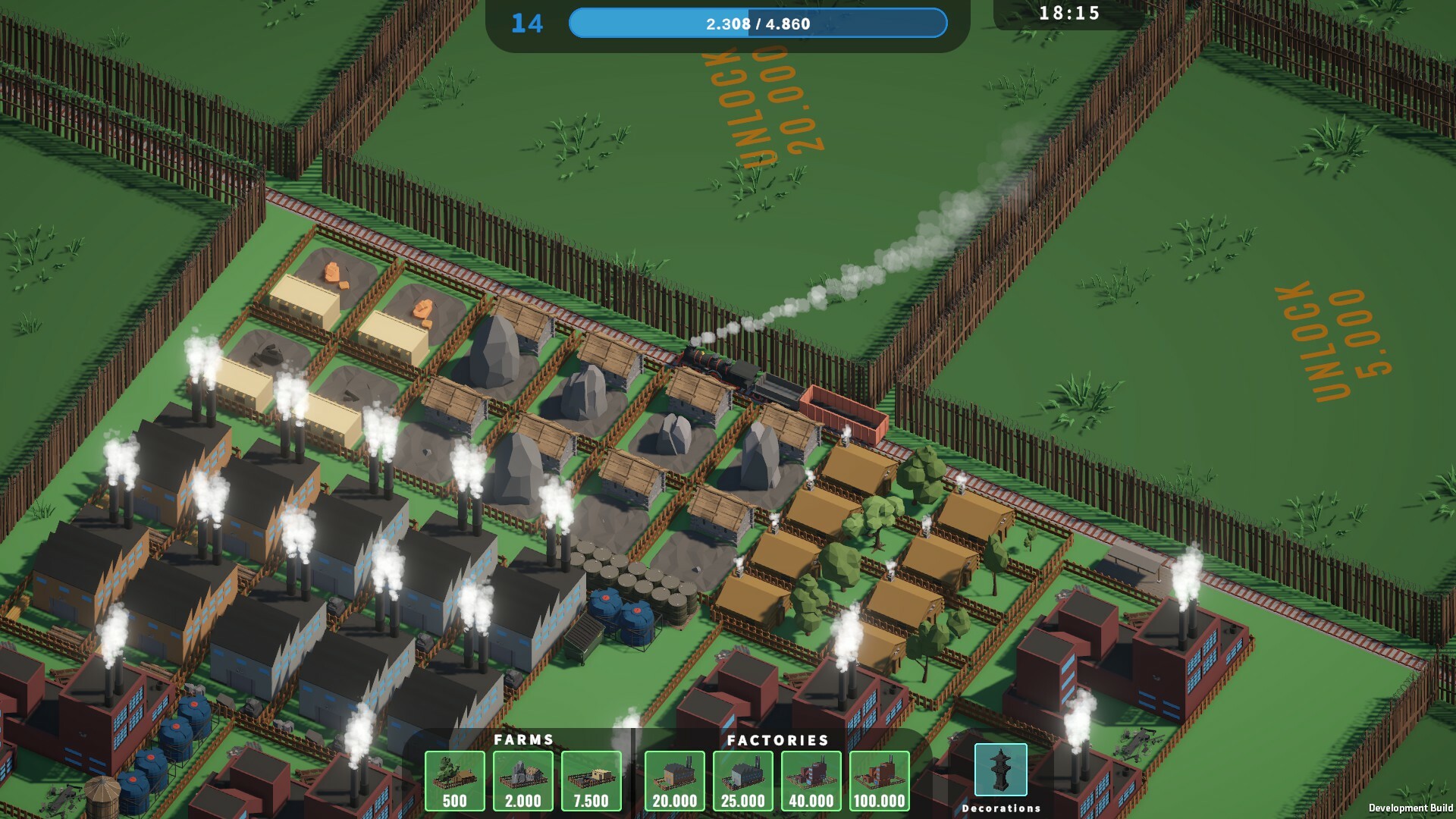
Task: Select the 500-cost farm building icon
Action: tap(454, 780)
